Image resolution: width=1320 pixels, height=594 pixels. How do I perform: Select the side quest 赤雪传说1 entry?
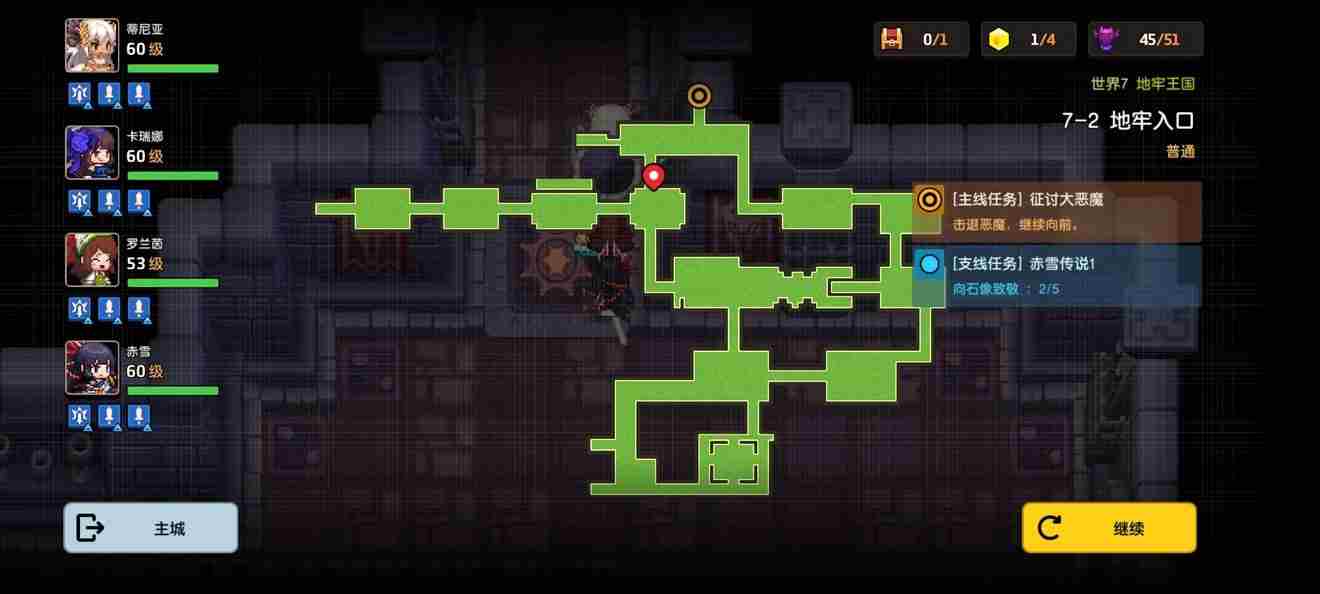(x=1057, y=276)
